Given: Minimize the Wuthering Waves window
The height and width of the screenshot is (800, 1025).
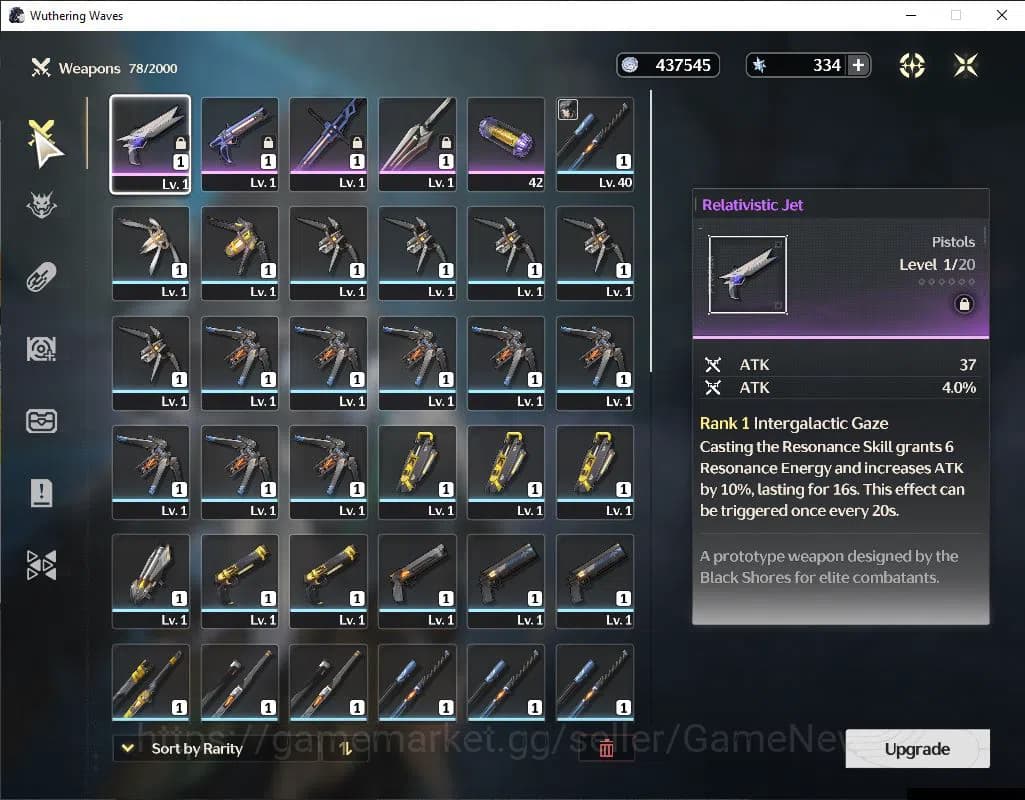Looking at the screenshot, I should tap(910, 15).
